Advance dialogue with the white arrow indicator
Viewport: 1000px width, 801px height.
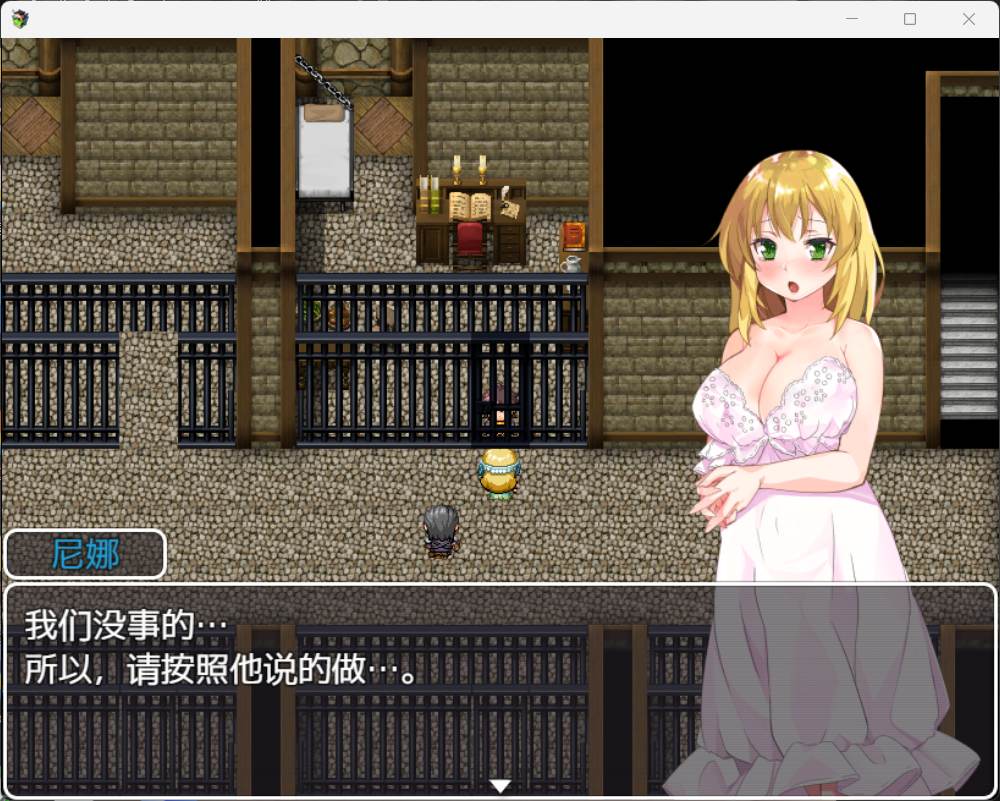click(x=500, y=786)
